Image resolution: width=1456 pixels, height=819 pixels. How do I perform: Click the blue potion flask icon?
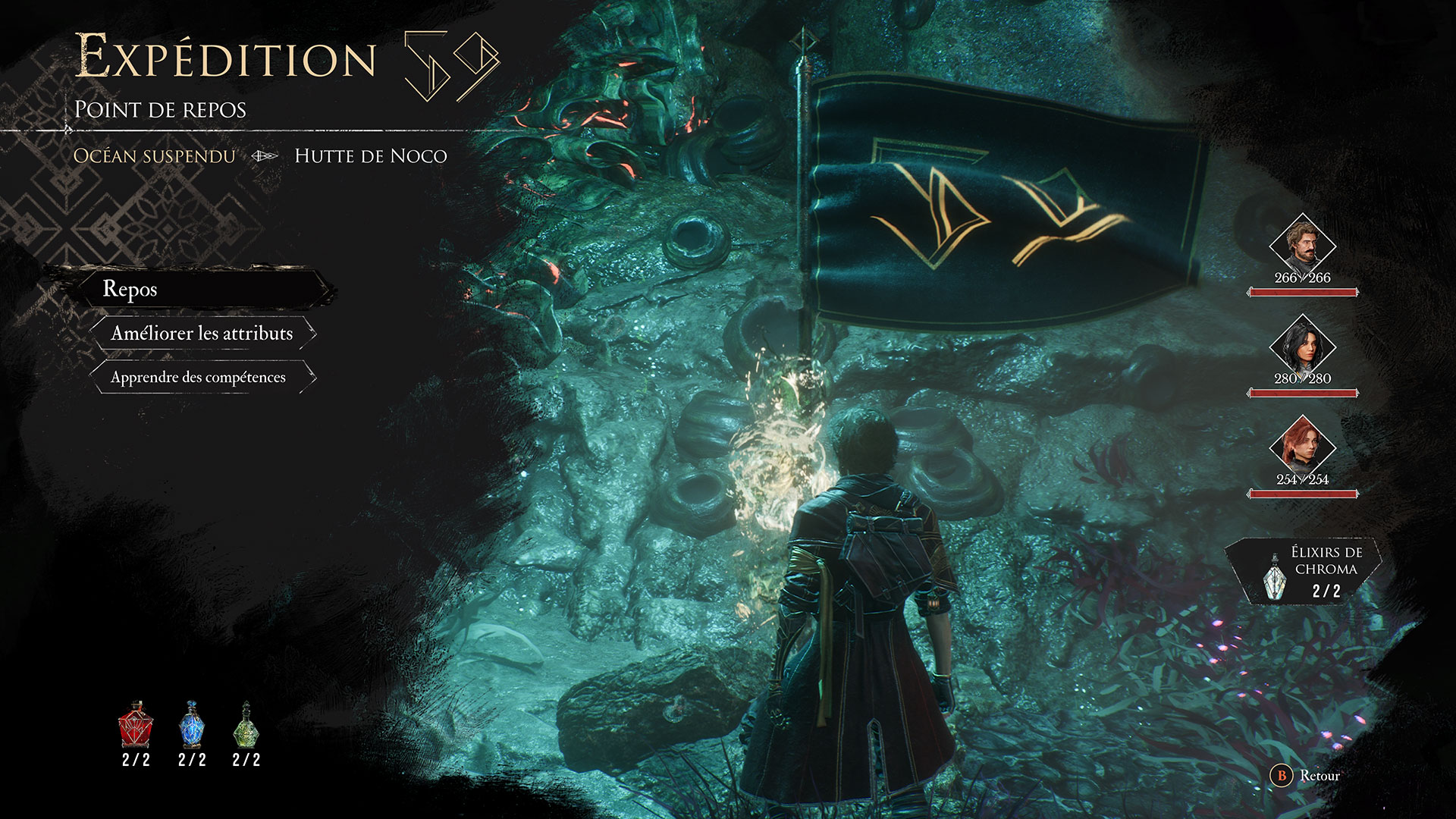(192, 724)
